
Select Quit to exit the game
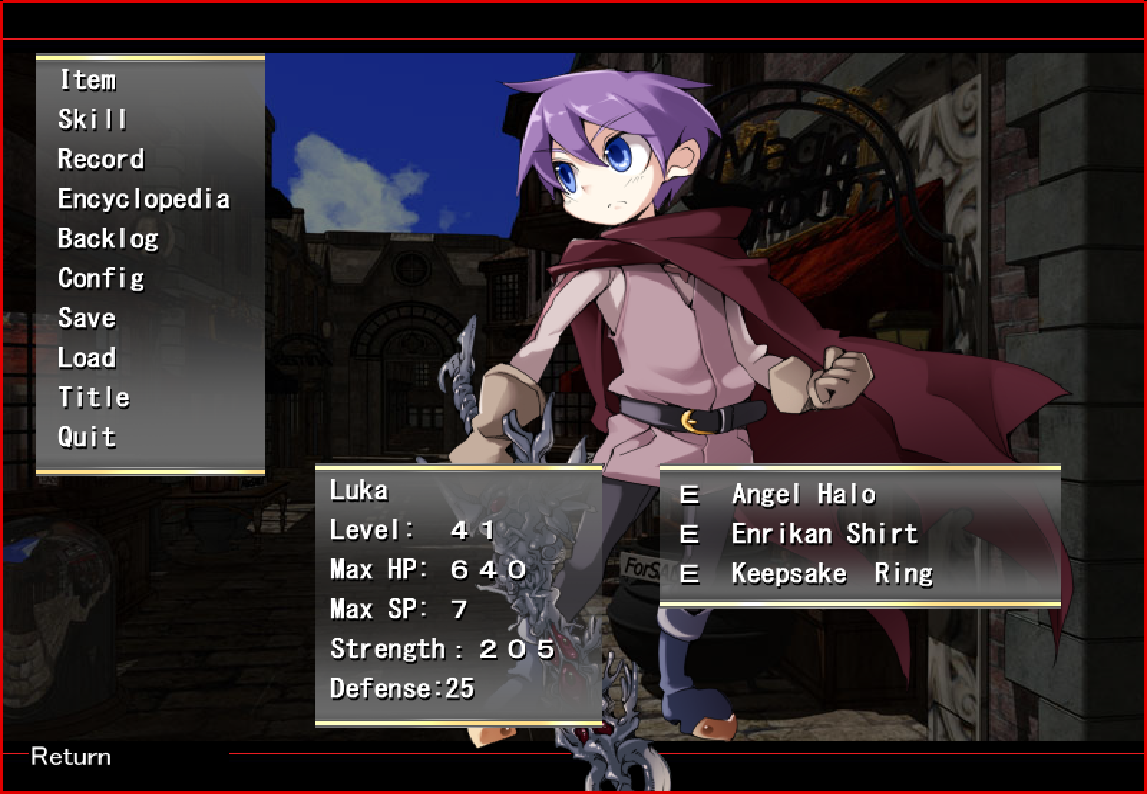pos(87,437)
